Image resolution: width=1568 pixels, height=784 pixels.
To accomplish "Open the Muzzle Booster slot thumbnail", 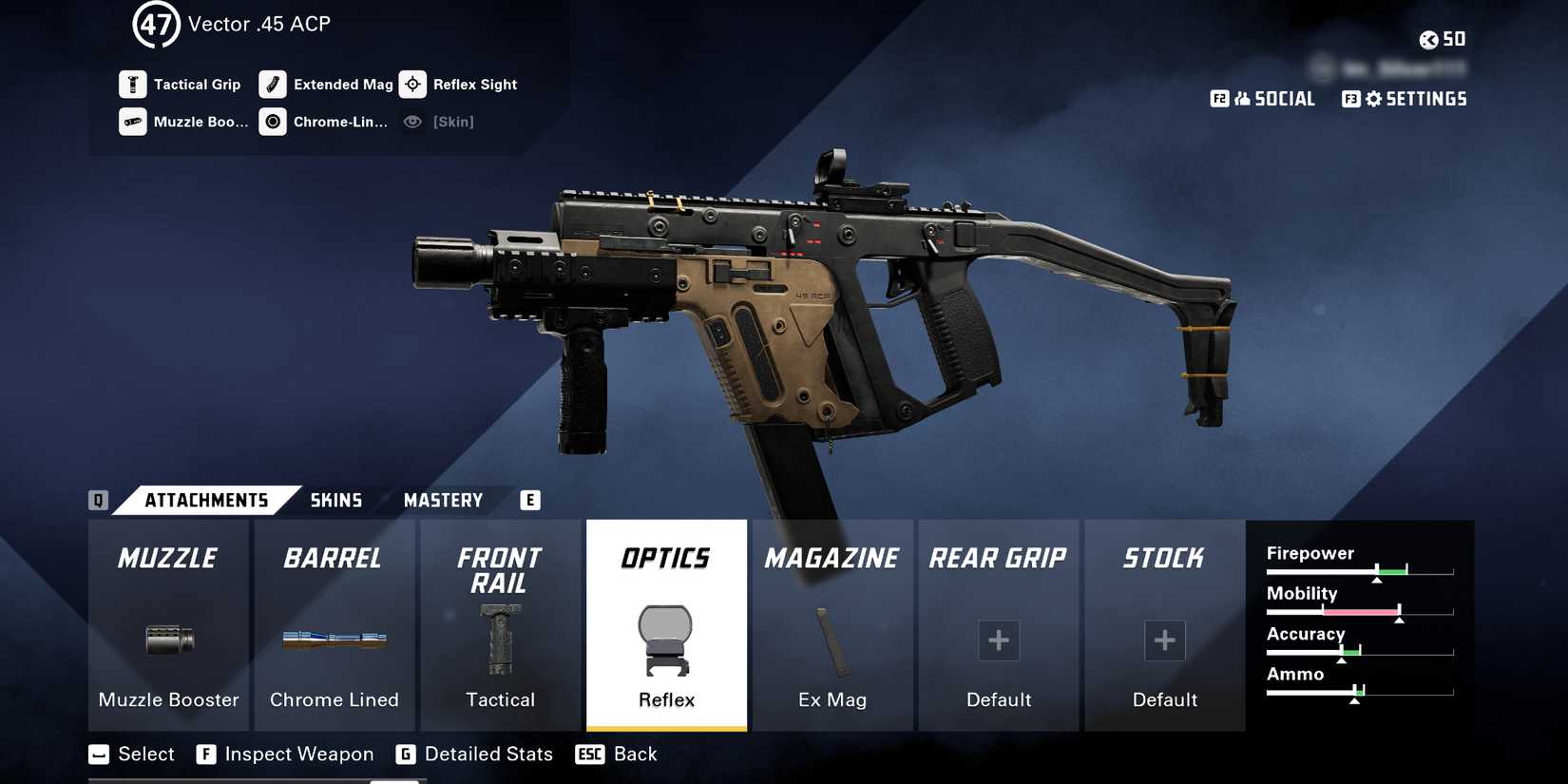I will point(167,641).
